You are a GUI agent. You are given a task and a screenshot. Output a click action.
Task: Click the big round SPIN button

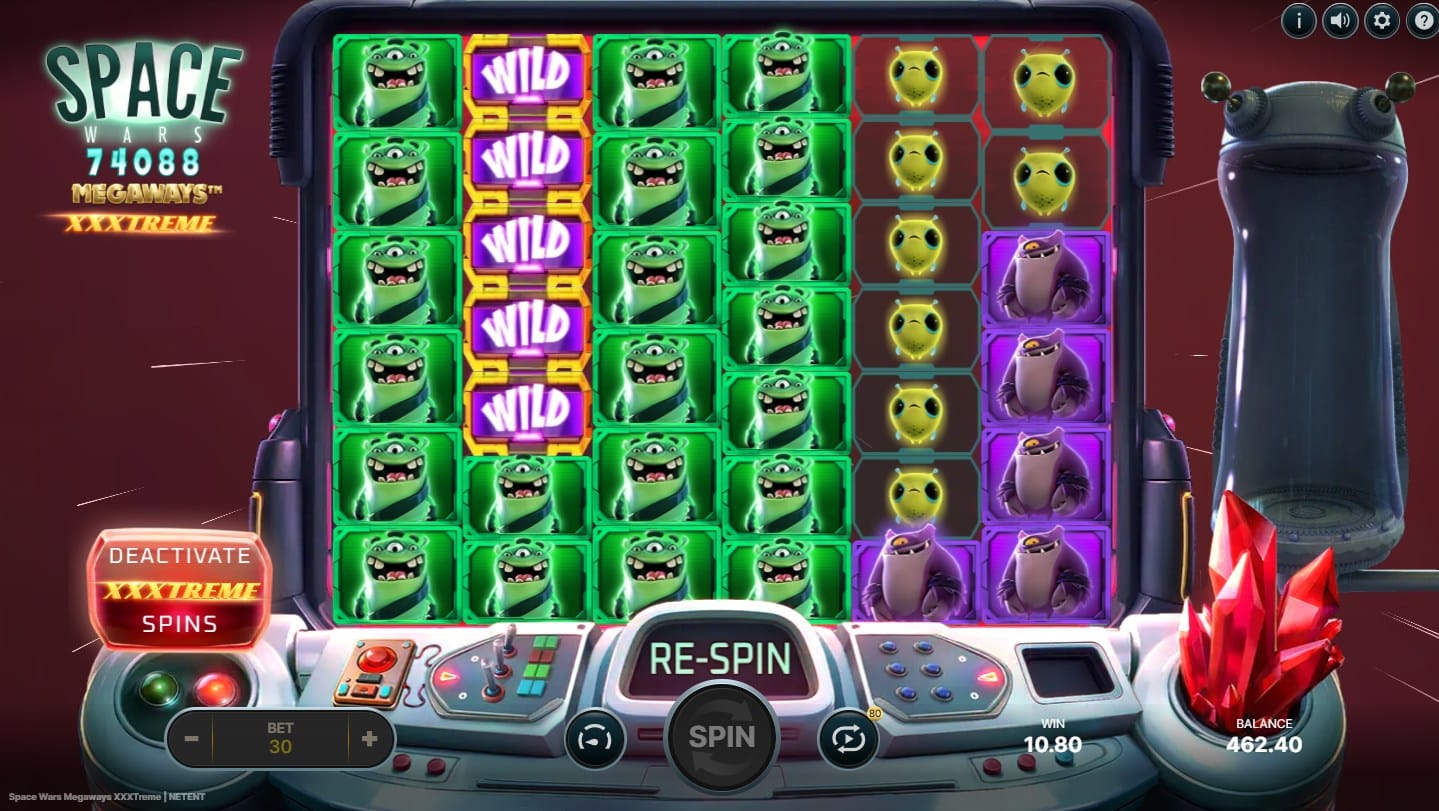[720, 737]
